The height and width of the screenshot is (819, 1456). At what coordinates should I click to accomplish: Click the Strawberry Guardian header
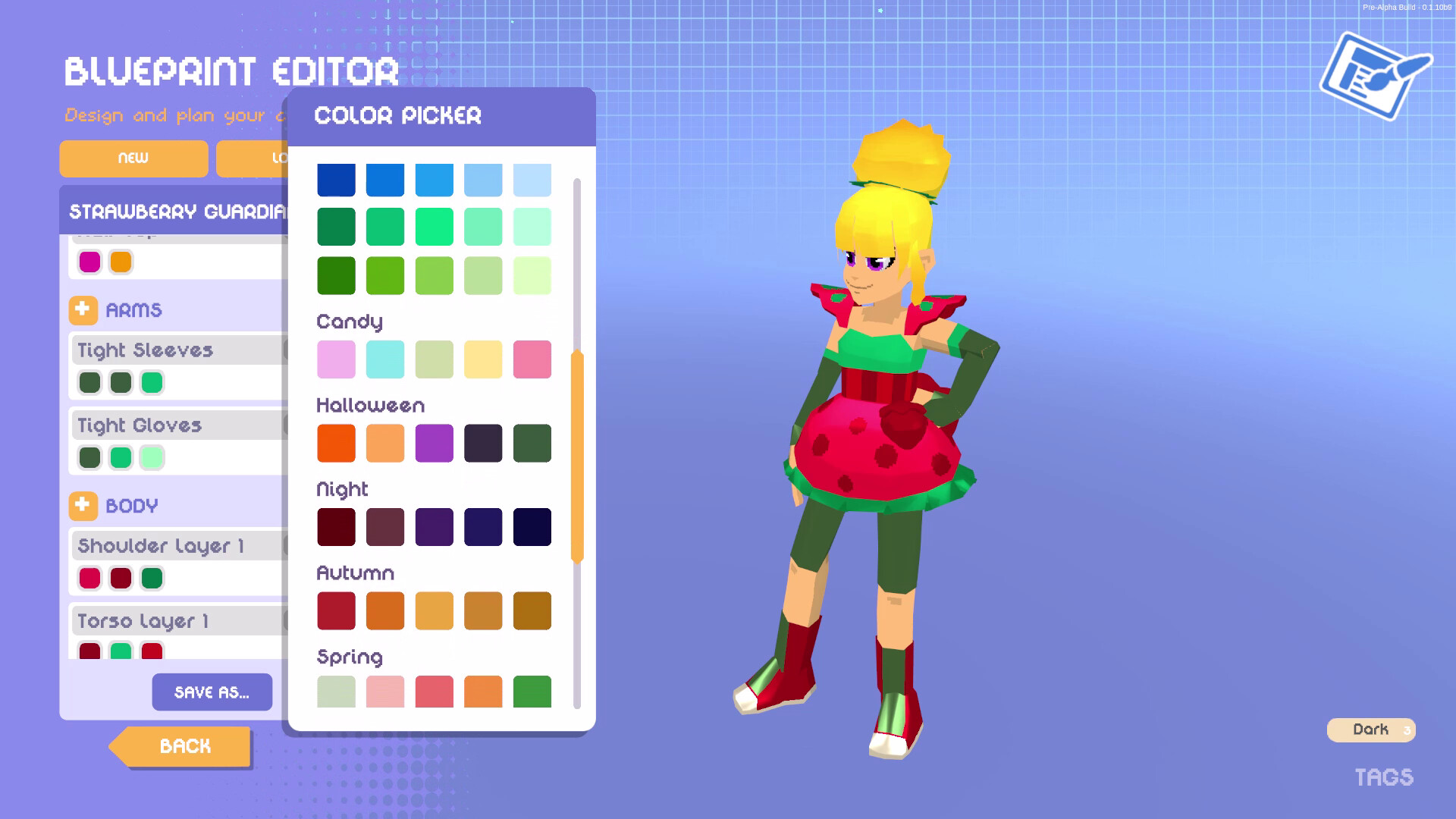(176, 212)
